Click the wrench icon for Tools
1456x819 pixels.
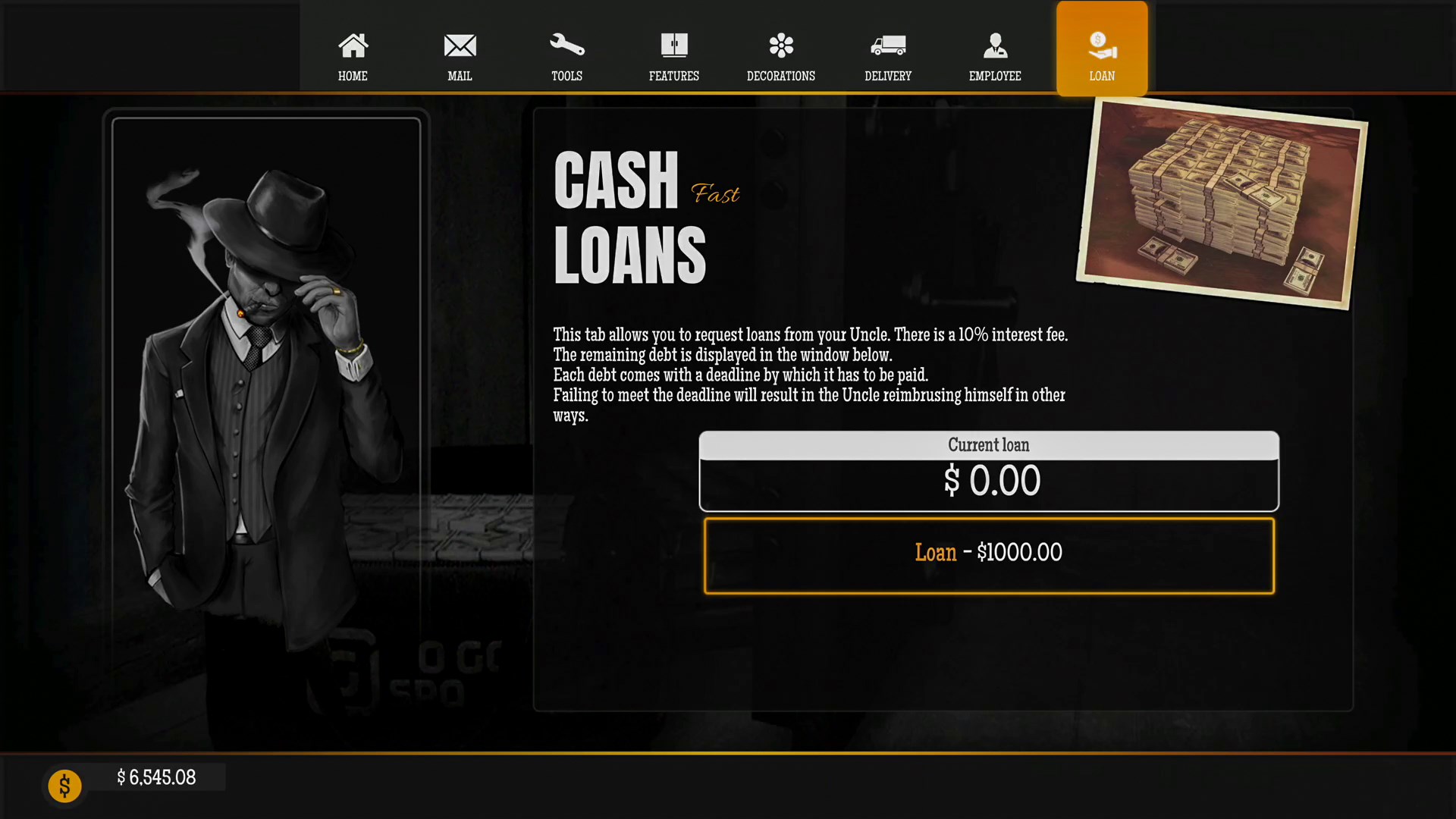(x=566, y=45)
